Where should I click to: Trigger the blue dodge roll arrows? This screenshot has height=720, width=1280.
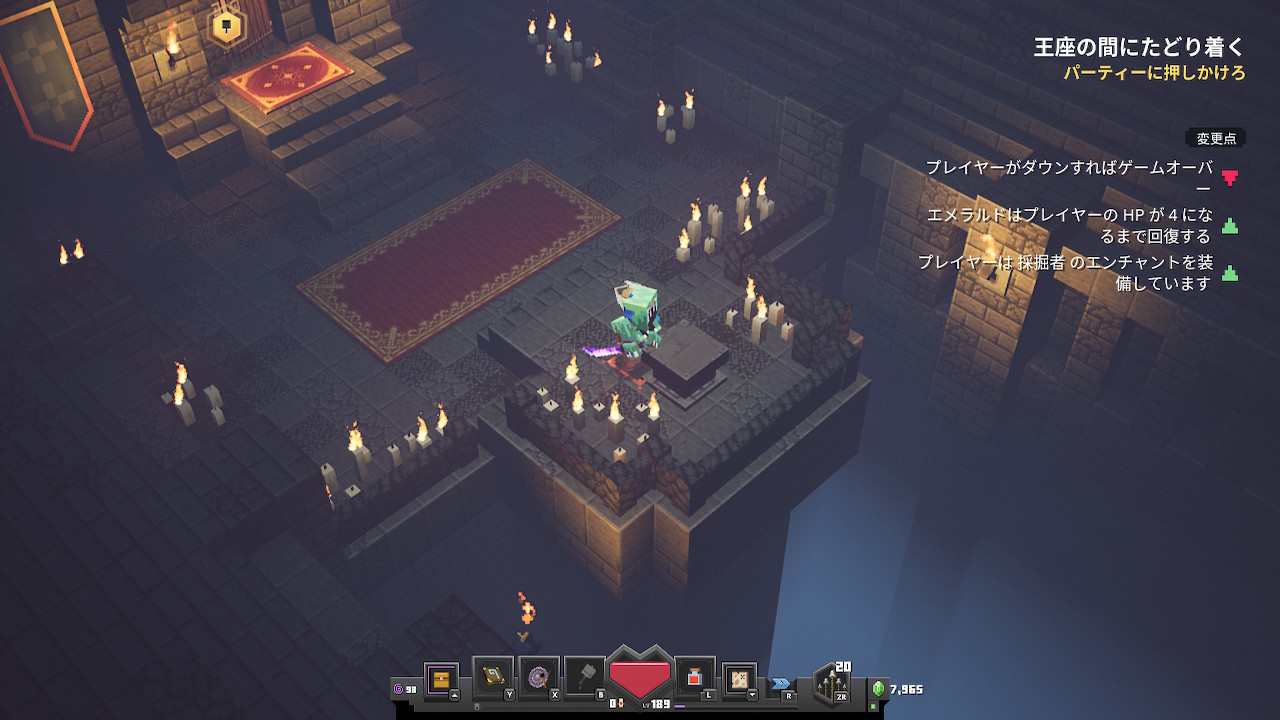point(780,684)
